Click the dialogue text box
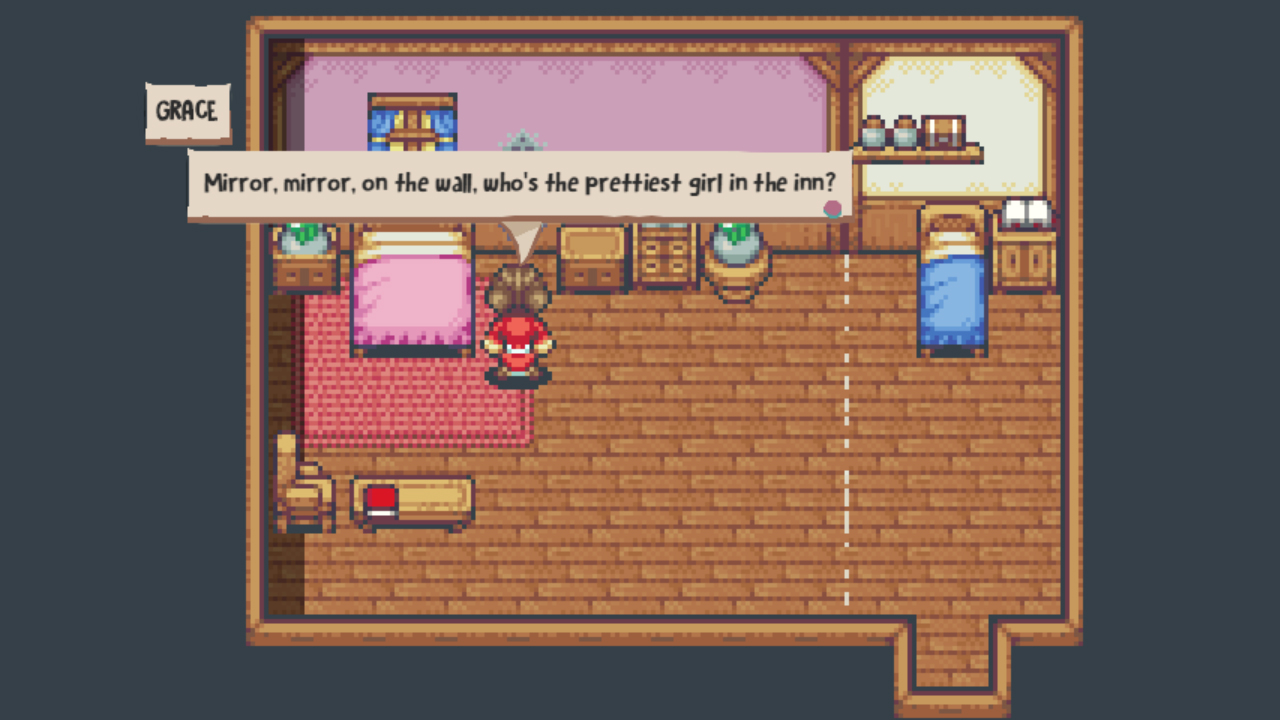The height and width of the screenshot is (720, 1280). click(x=516, y=184)
